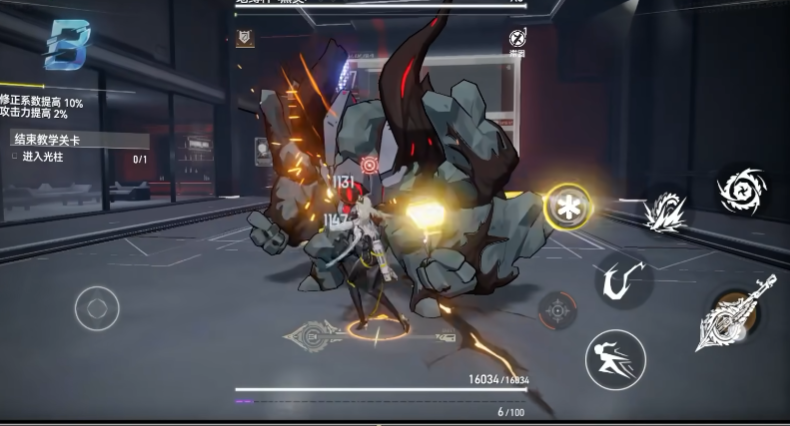Use the hook-shaped skill button
This screenshot has height=426, width=790.
pos(624,279)
